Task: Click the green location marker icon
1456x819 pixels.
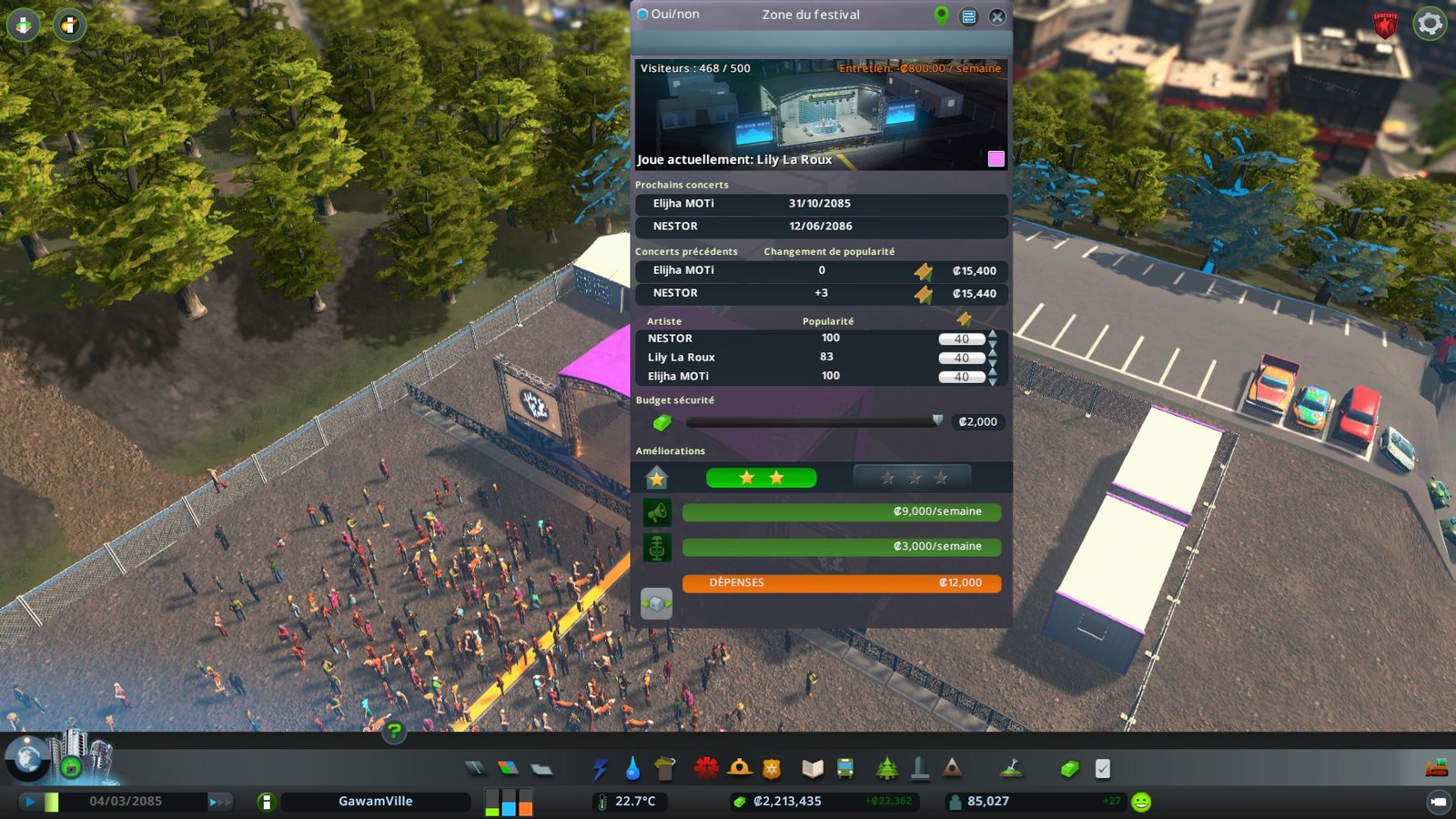Action: point(942,15)
